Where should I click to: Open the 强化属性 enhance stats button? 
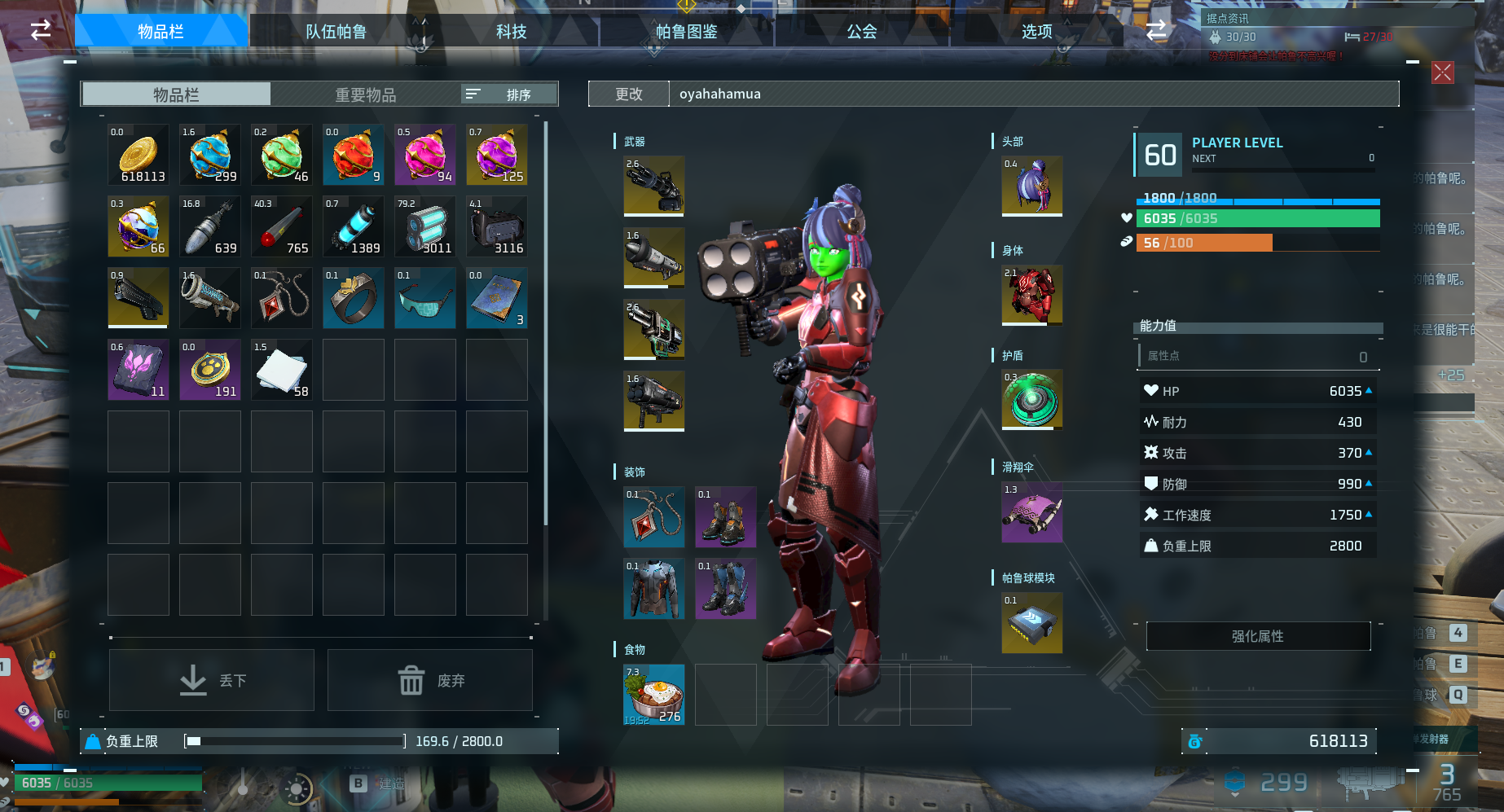click(1257, 636)
